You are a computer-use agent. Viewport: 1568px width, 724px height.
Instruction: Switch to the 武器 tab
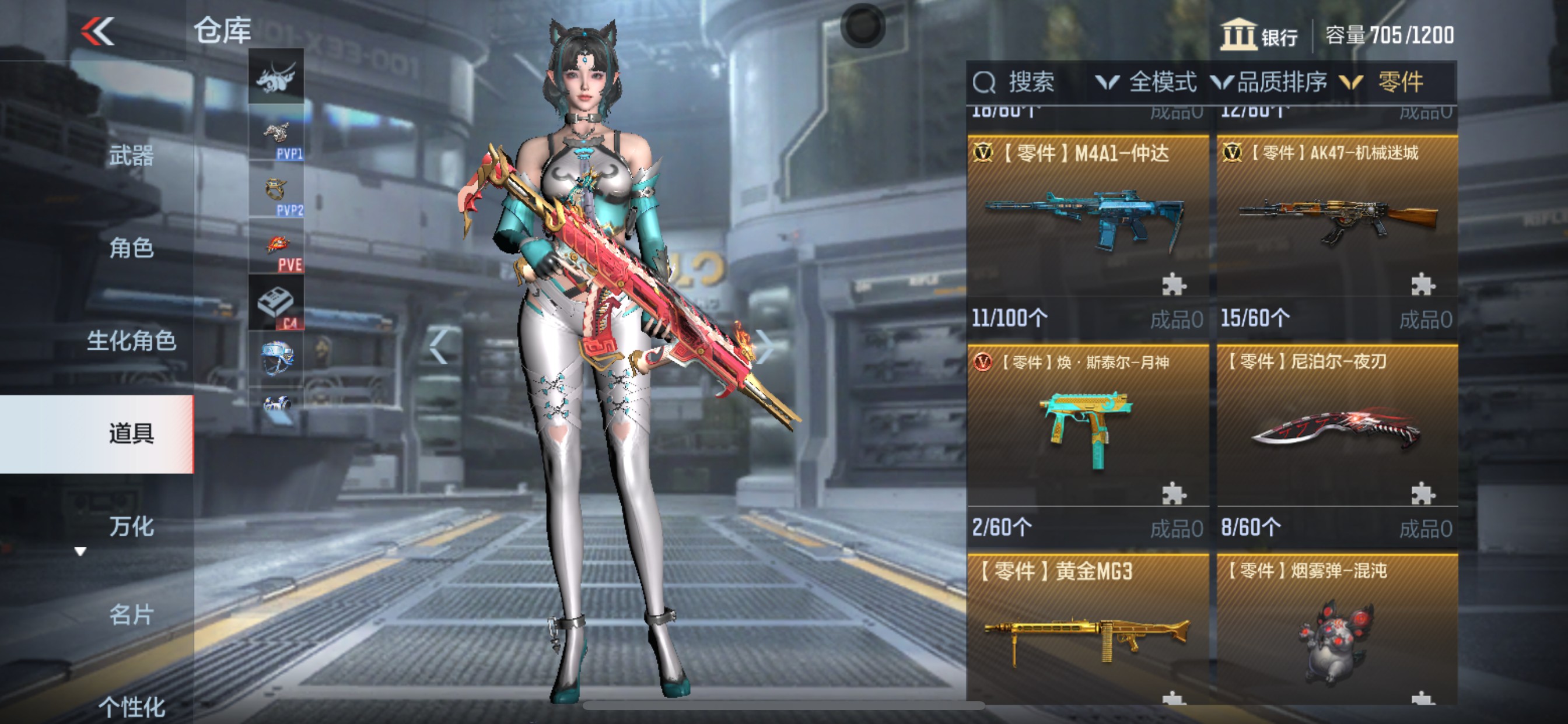131,156
